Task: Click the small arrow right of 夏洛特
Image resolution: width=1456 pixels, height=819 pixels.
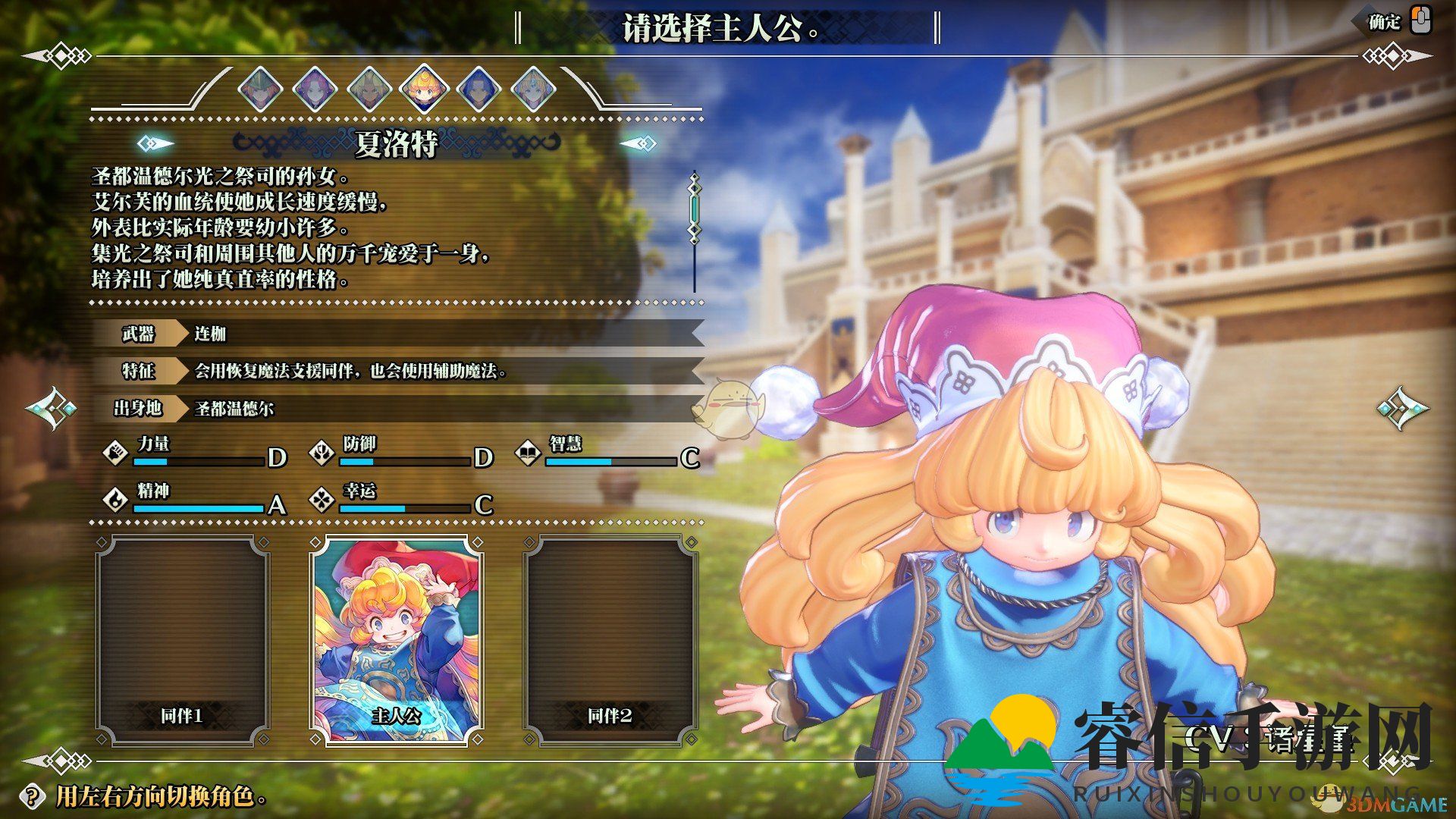Action: point(639,143)
